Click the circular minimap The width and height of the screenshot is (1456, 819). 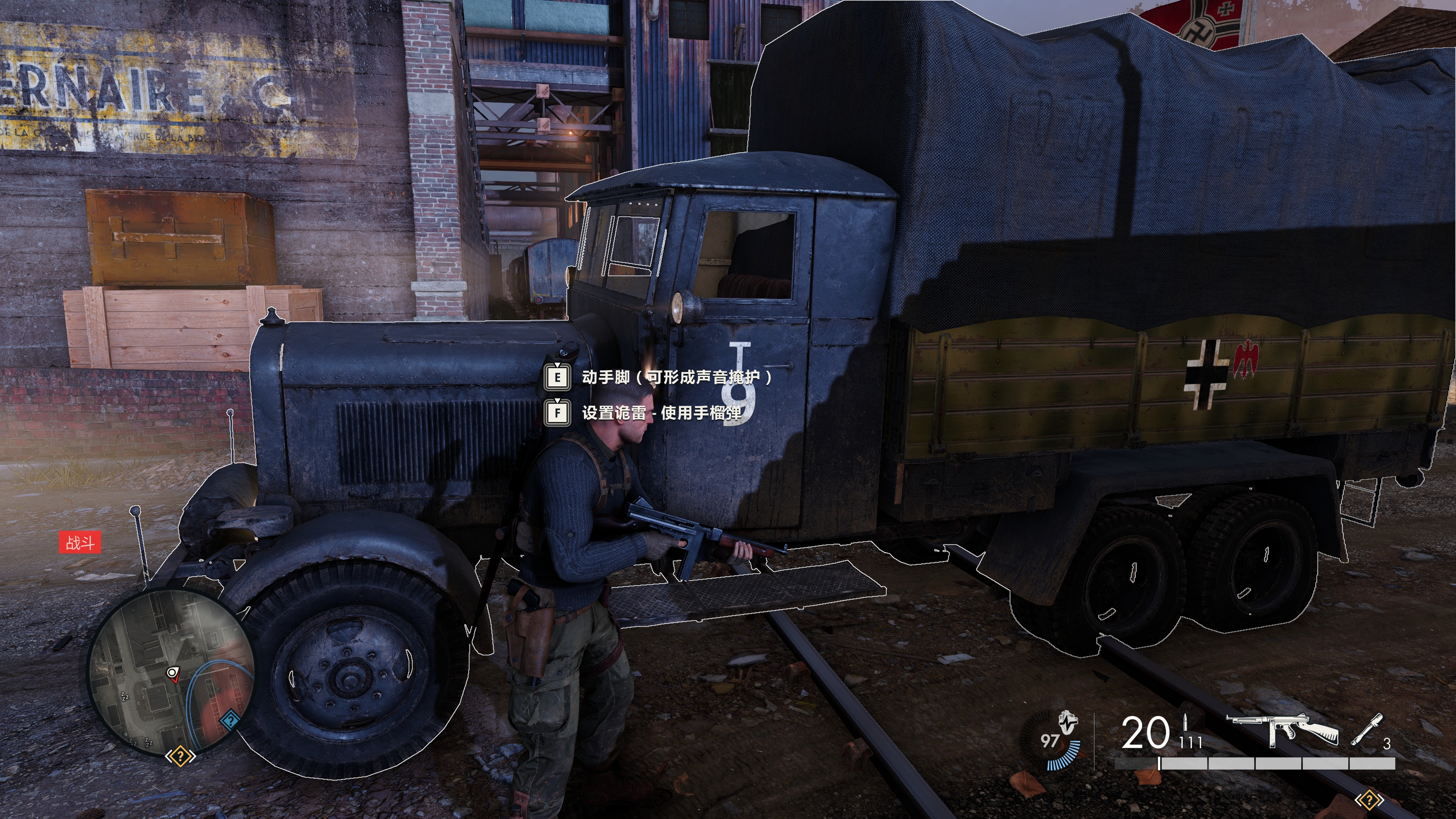[x=169, y=672]
